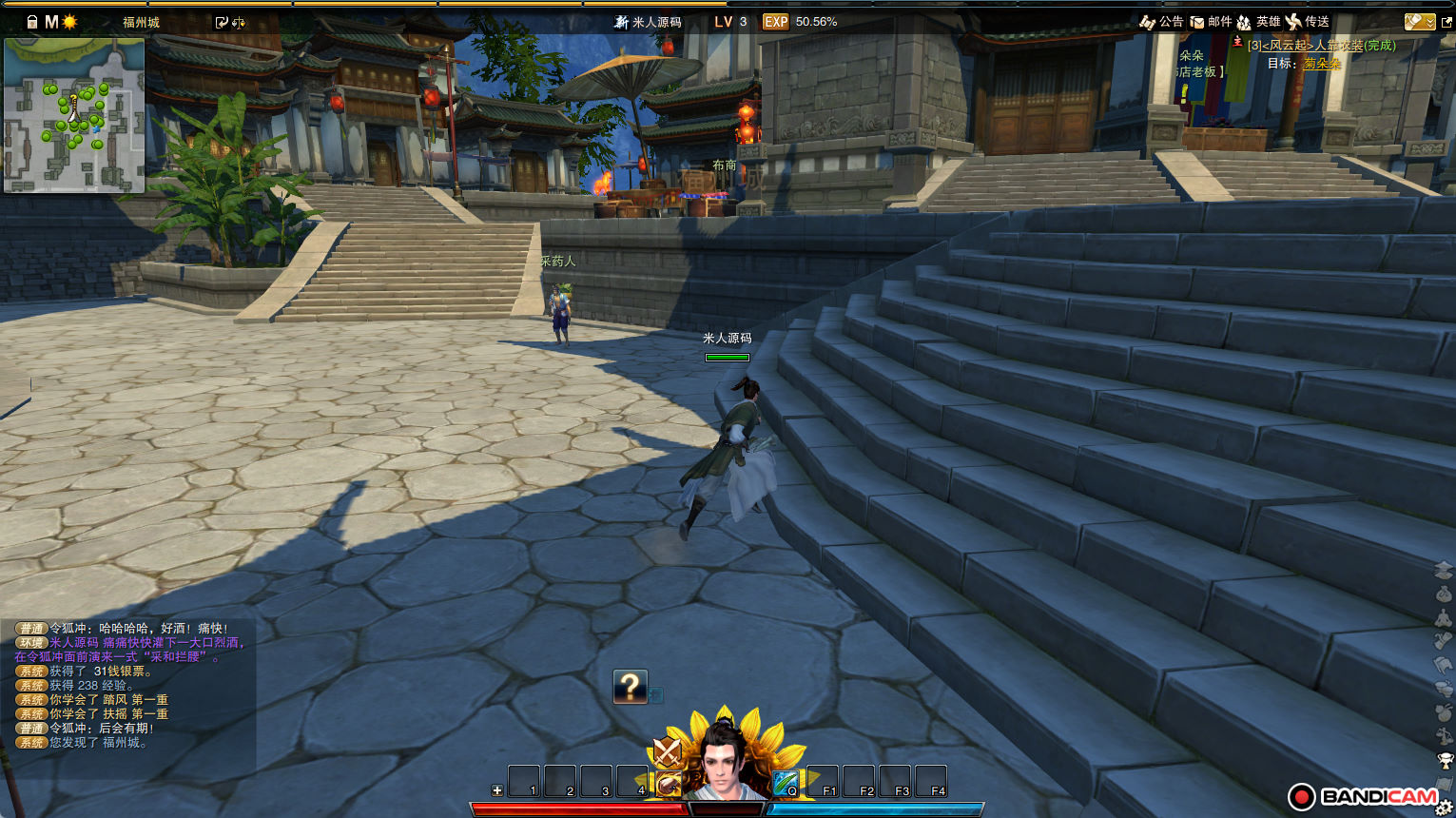Image resolution: width=1456 pixels, height=818 pixels.
Task: Open the 公告 announcements panel
Action: point(1161,21)
